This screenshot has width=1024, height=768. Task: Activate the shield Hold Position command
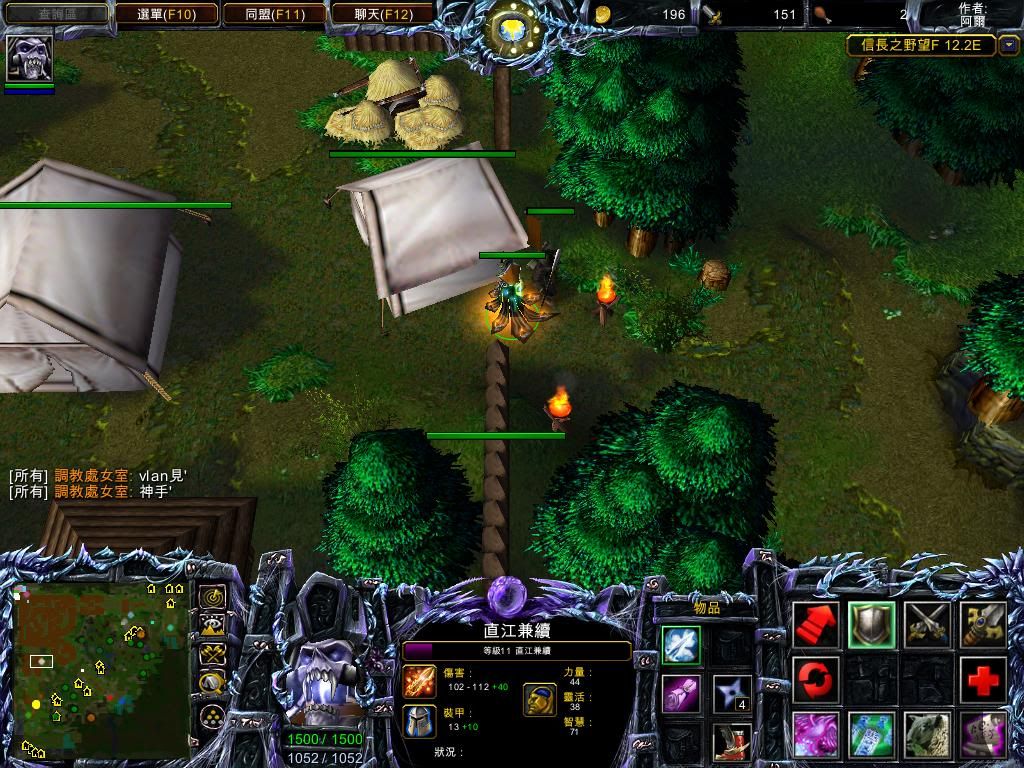point(872,624)
